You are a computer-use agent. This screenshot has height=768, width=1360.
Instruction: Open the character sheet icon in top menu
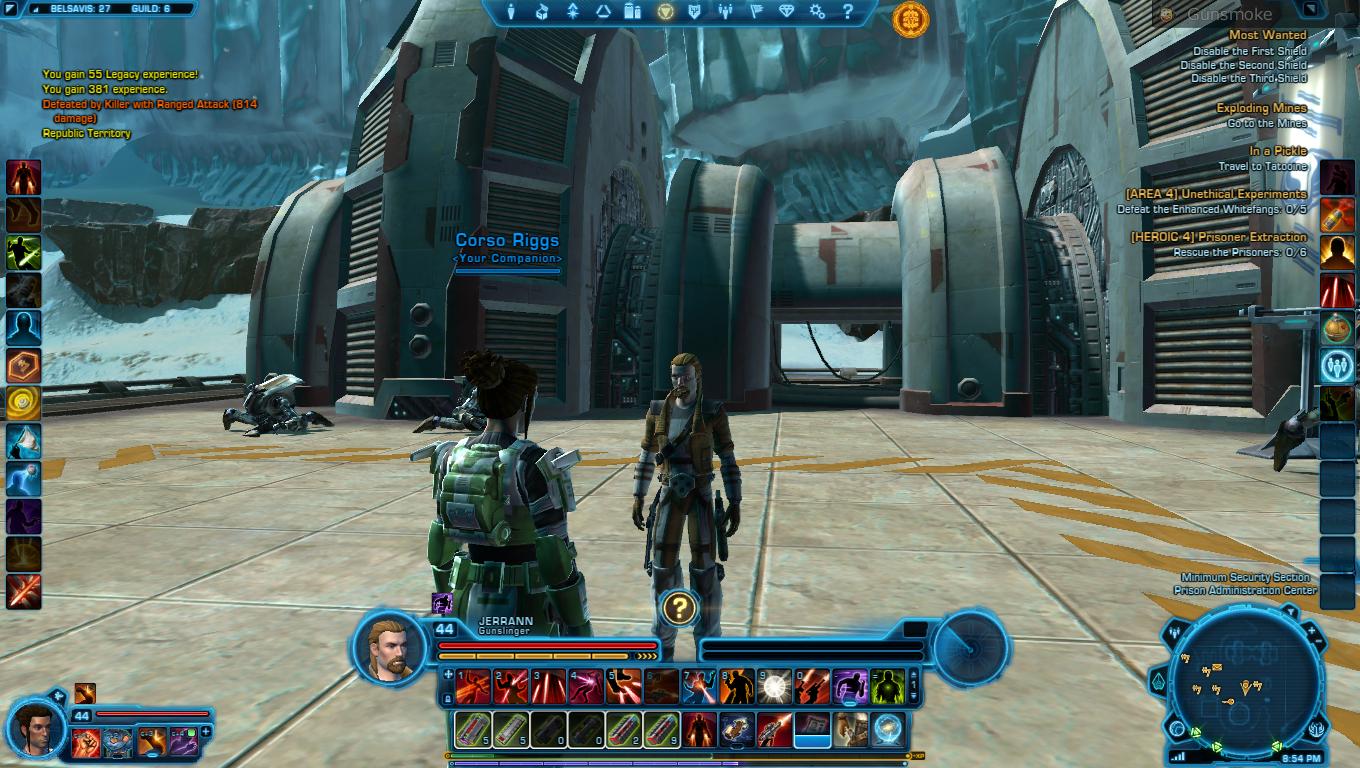coord(510,12)
